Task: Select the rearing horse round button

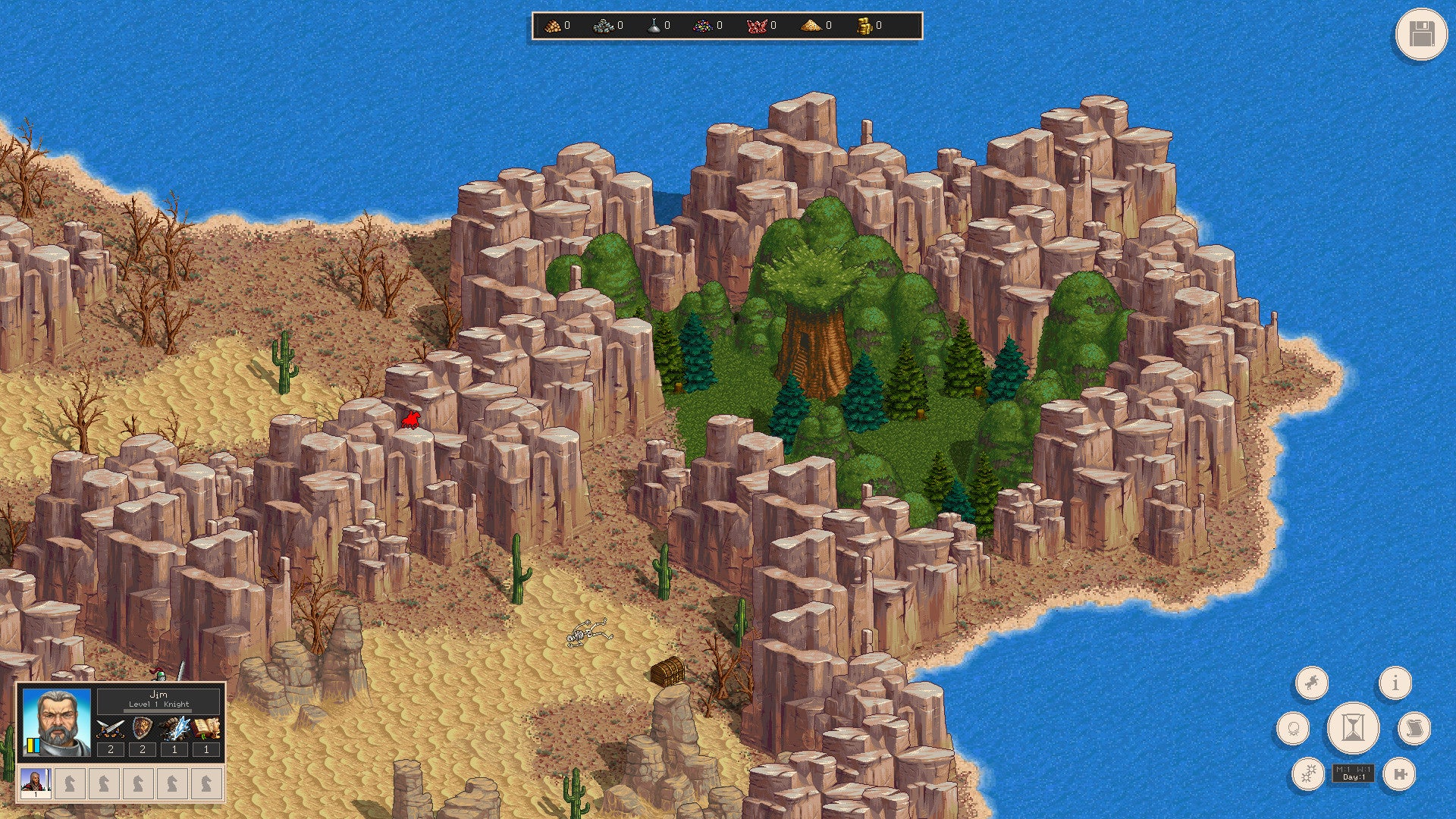Action: pos(1312,682)
